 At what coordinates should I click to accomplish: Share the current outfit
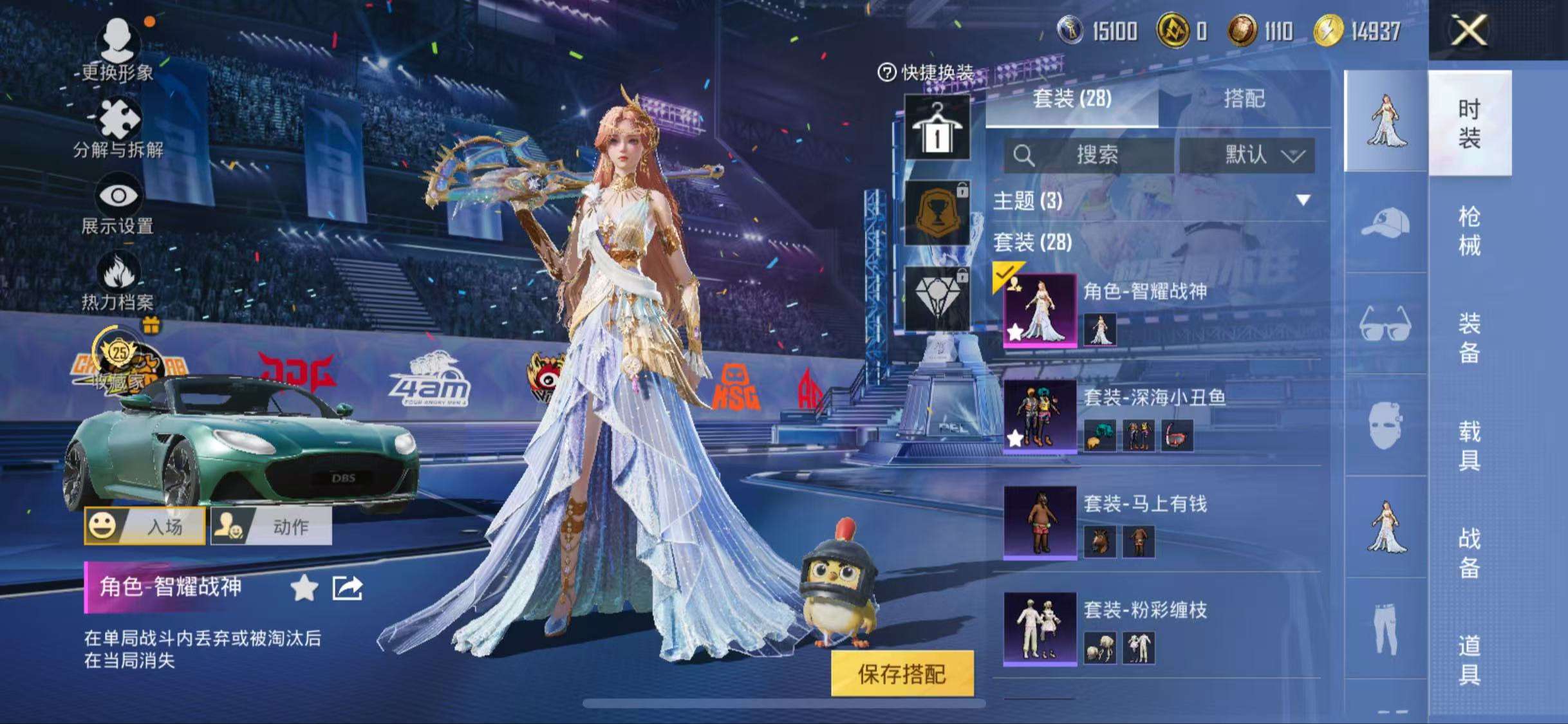point(348,588)
